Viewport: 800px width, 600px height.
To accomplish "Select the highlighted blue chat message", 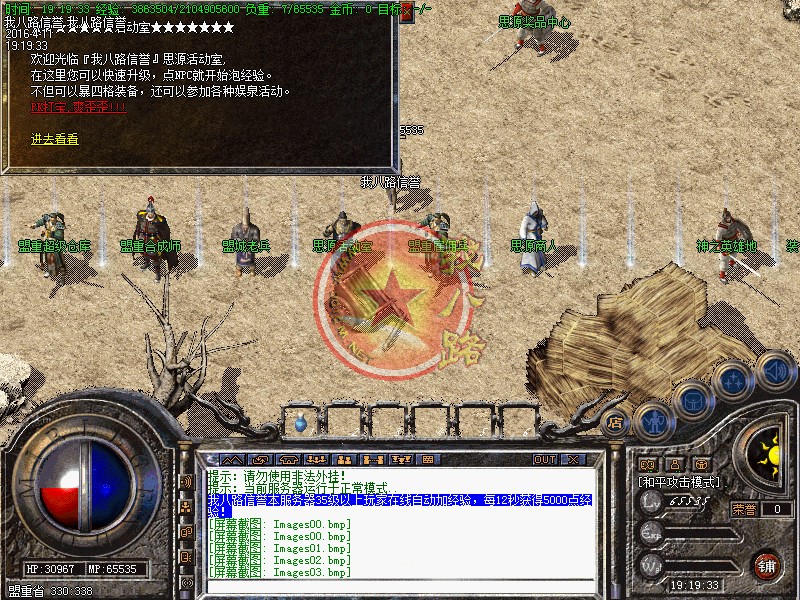I will (400, 503).
